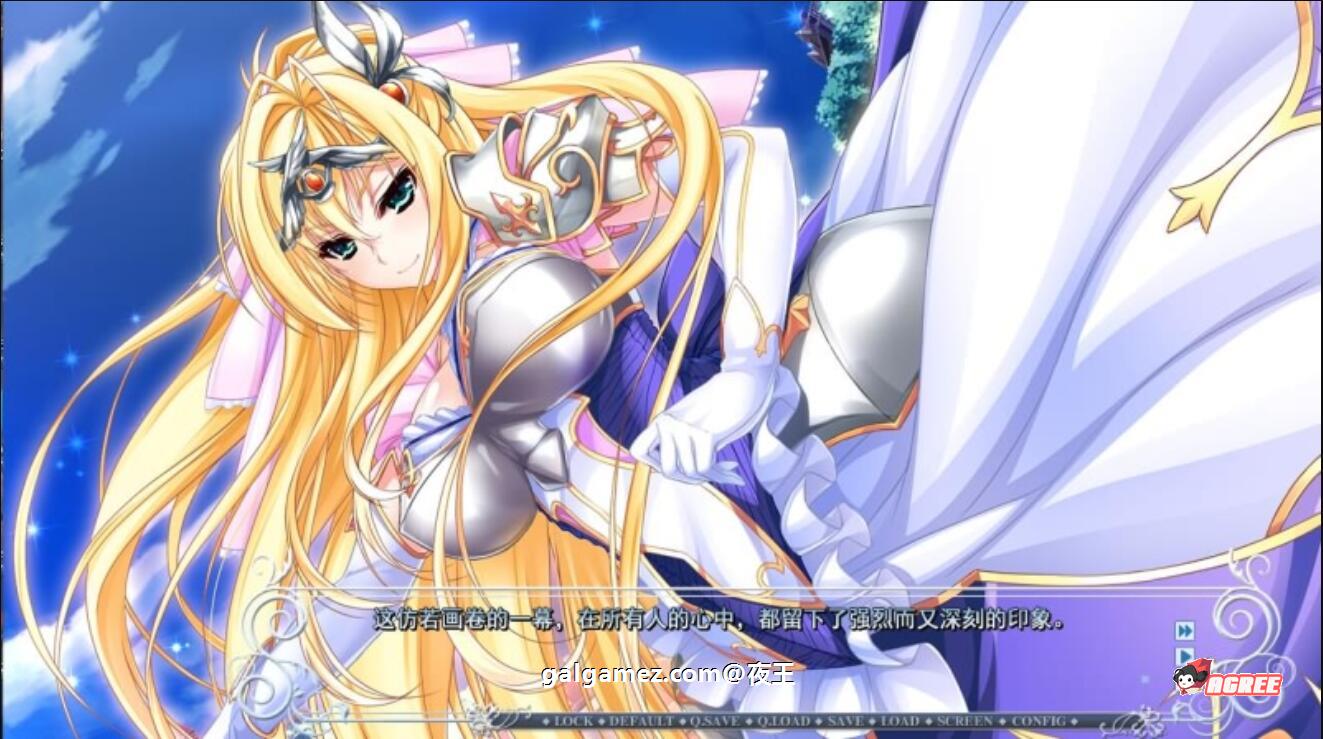Click the diamond separator beside CONFIG
Image resolution: width=1323 pixels, height=739 pixels.
[1075, 723]
